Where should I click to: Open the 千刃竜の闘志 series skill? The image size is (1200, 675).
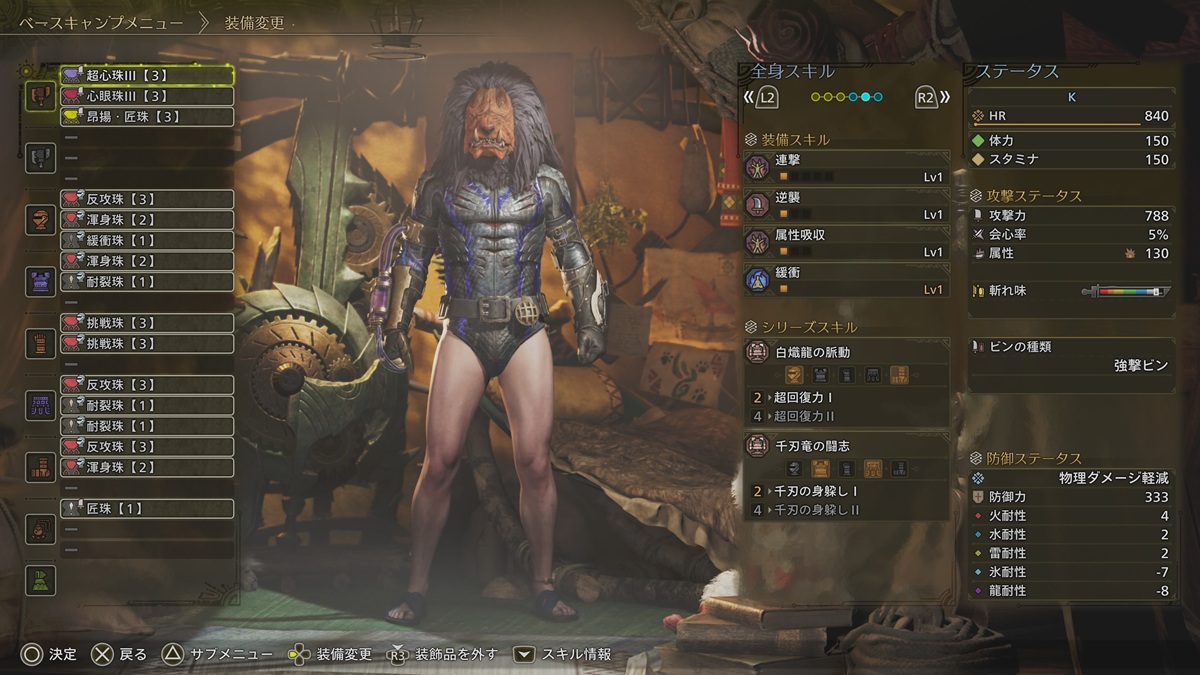846,457
